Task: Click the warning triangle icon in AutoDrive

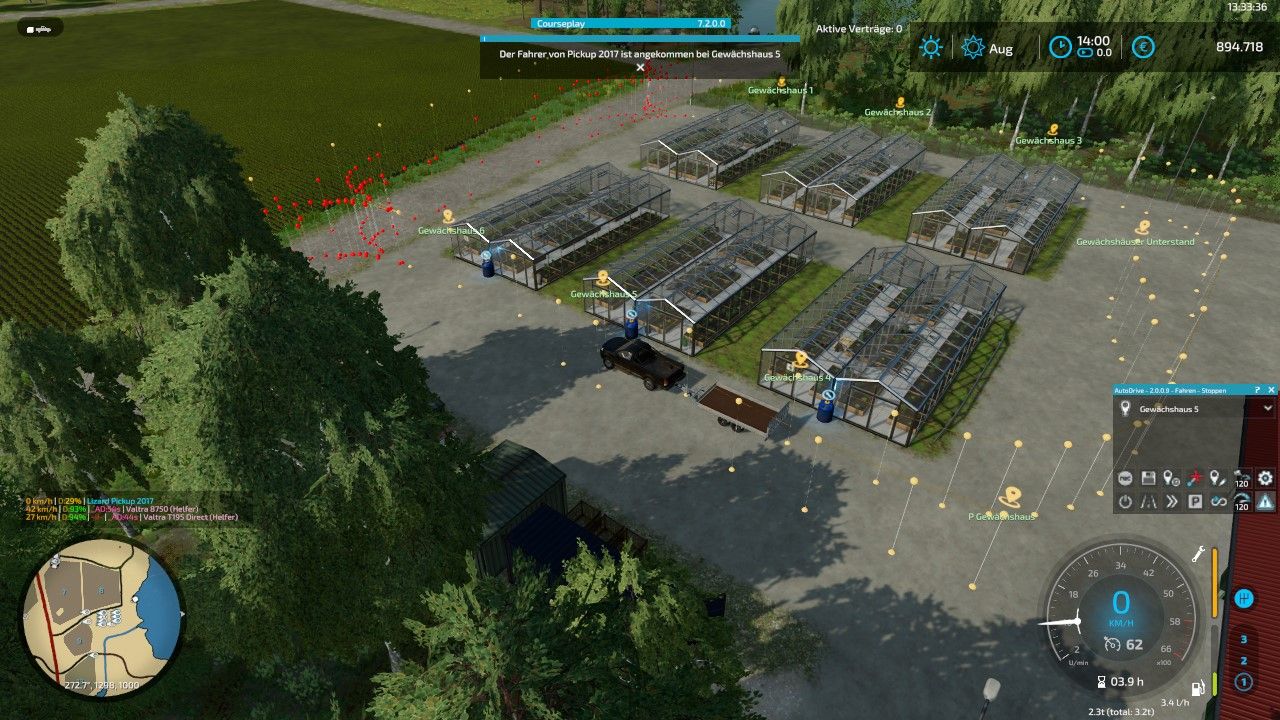Action: [1265, 502]
